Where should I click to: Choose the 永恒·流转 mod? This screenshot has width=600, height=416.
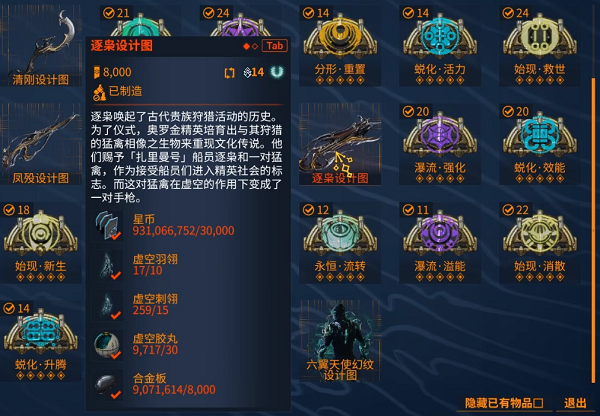click(340, 241)
